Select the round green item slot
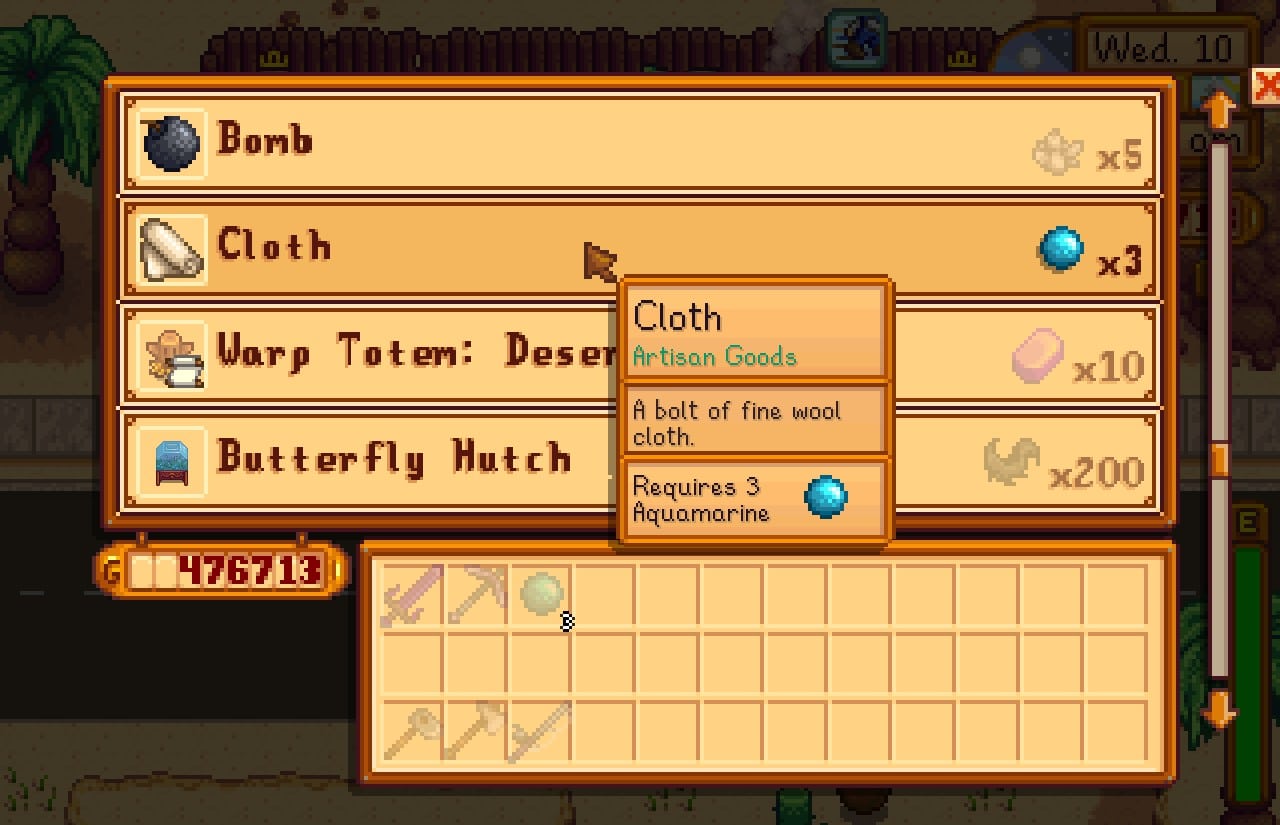1280x825 pixels. 540,595
